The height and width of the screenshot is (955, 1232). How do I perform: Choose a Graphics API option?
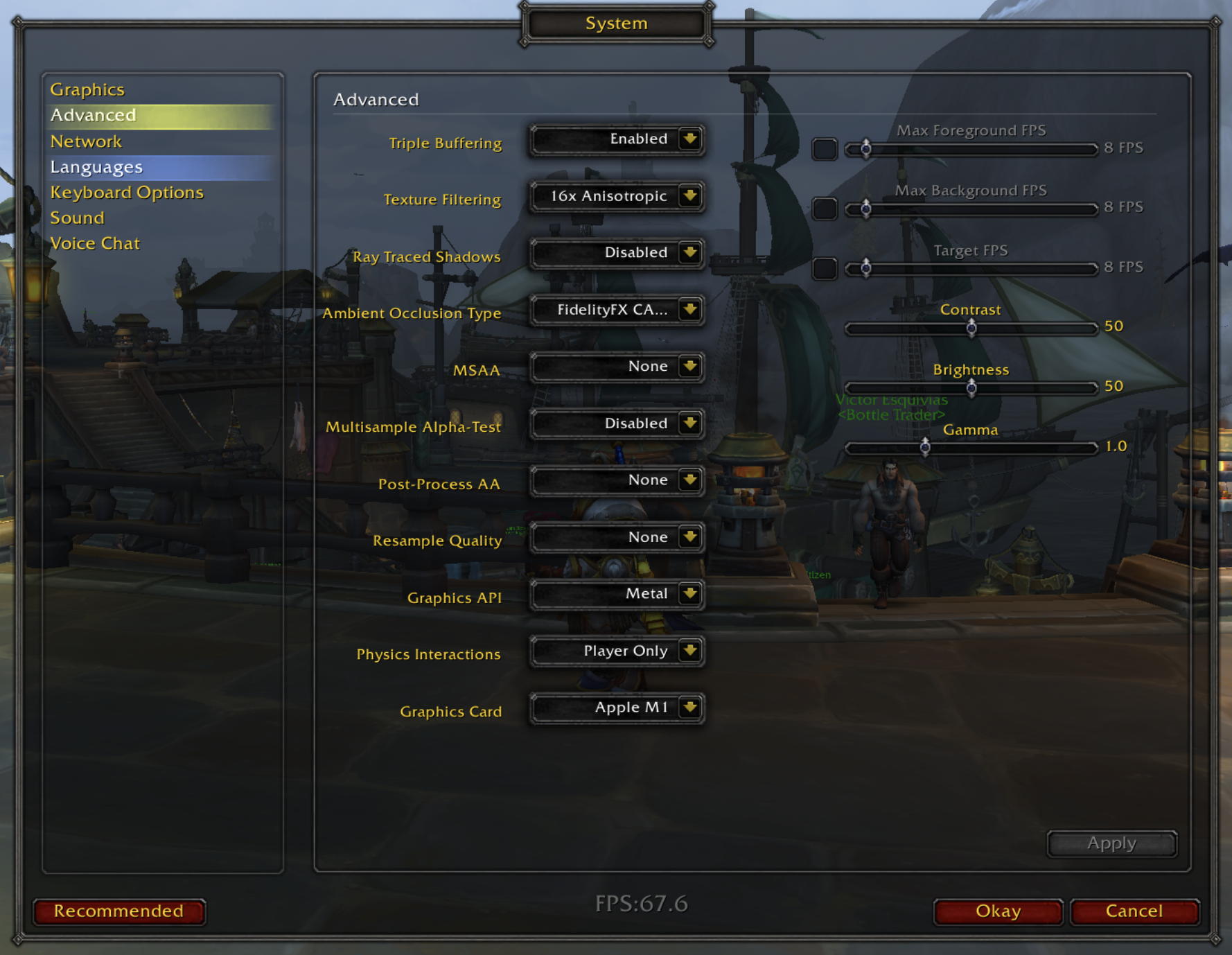tap(617, 594)
